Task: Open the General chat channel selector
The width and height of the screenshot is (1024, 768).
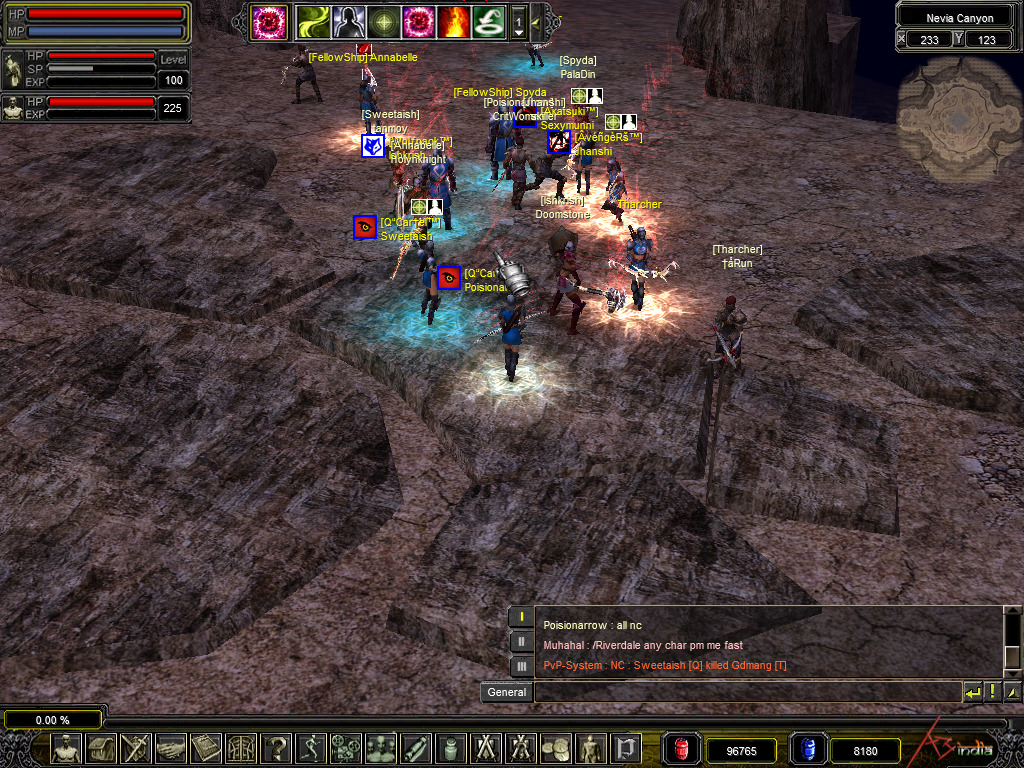Action: [507, 692]
